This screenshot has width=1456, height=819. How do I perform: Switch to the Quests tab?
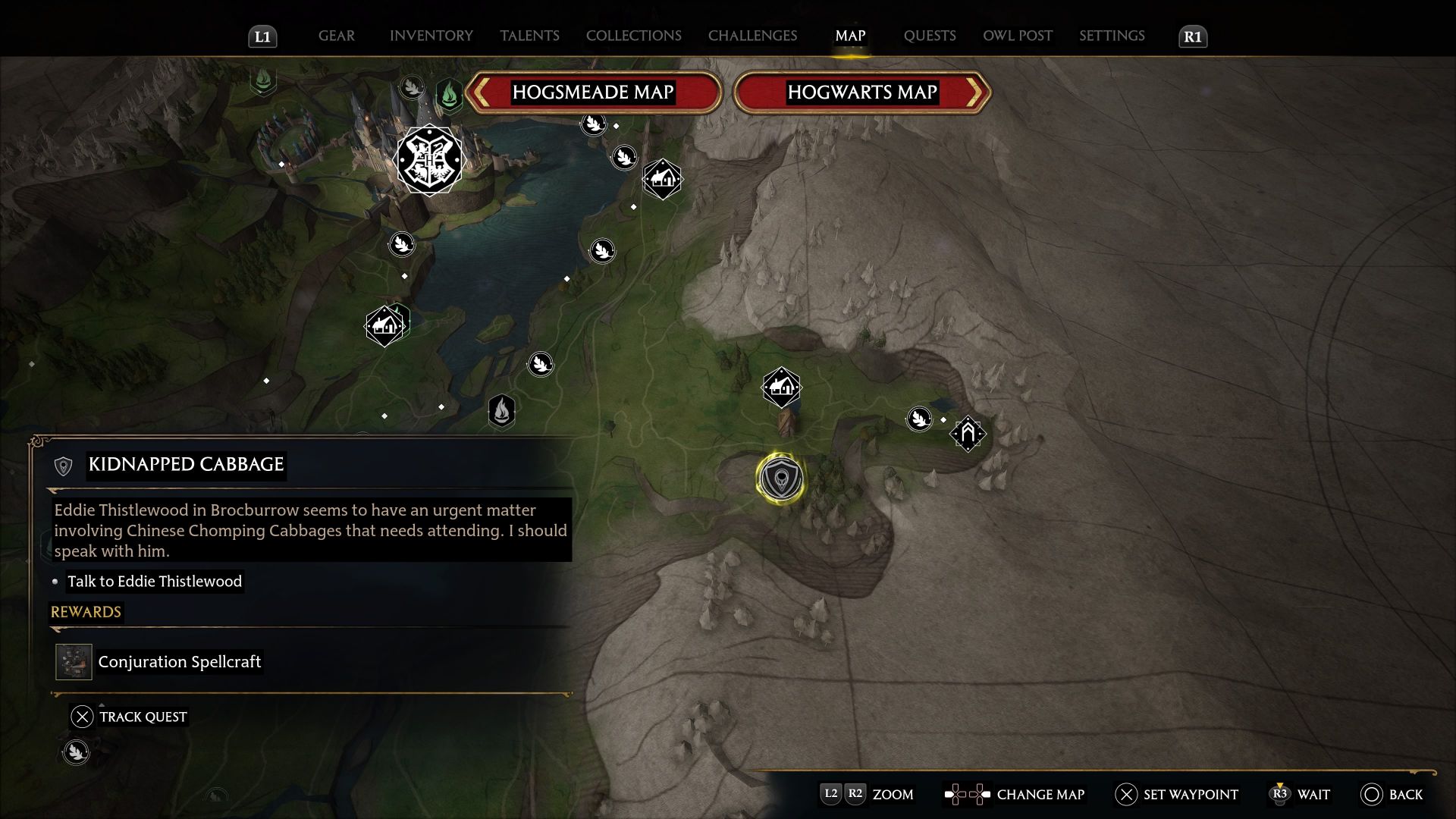point(929,36)
